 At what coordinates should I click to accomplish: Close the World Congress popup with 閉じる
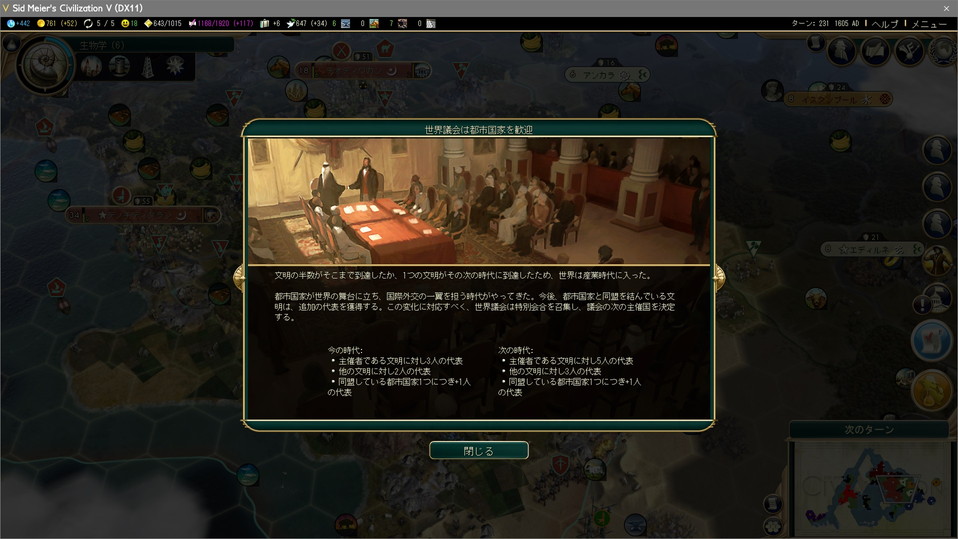478,451
